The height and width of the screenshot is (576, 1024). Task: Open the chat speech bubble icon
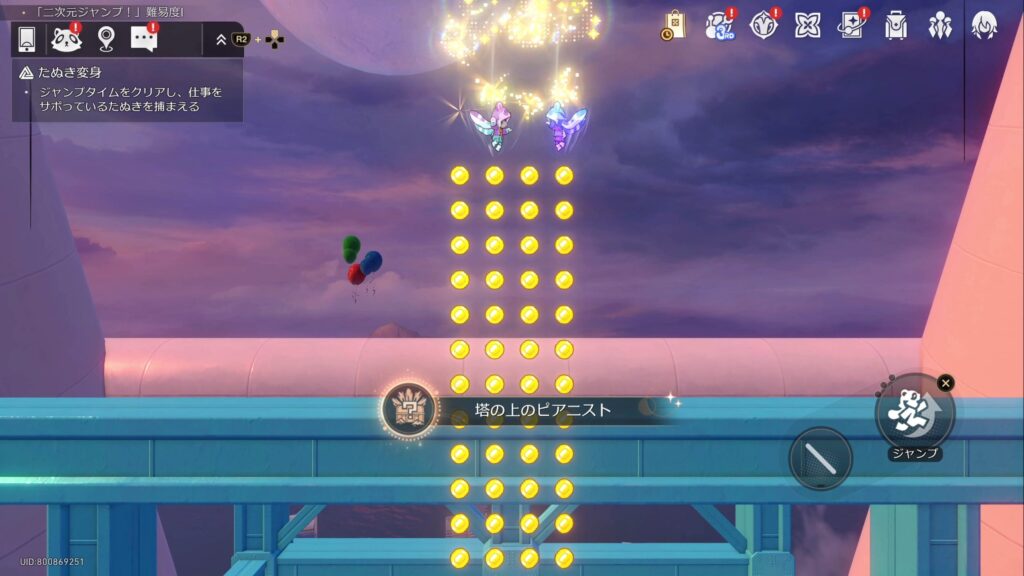[145, 39]
